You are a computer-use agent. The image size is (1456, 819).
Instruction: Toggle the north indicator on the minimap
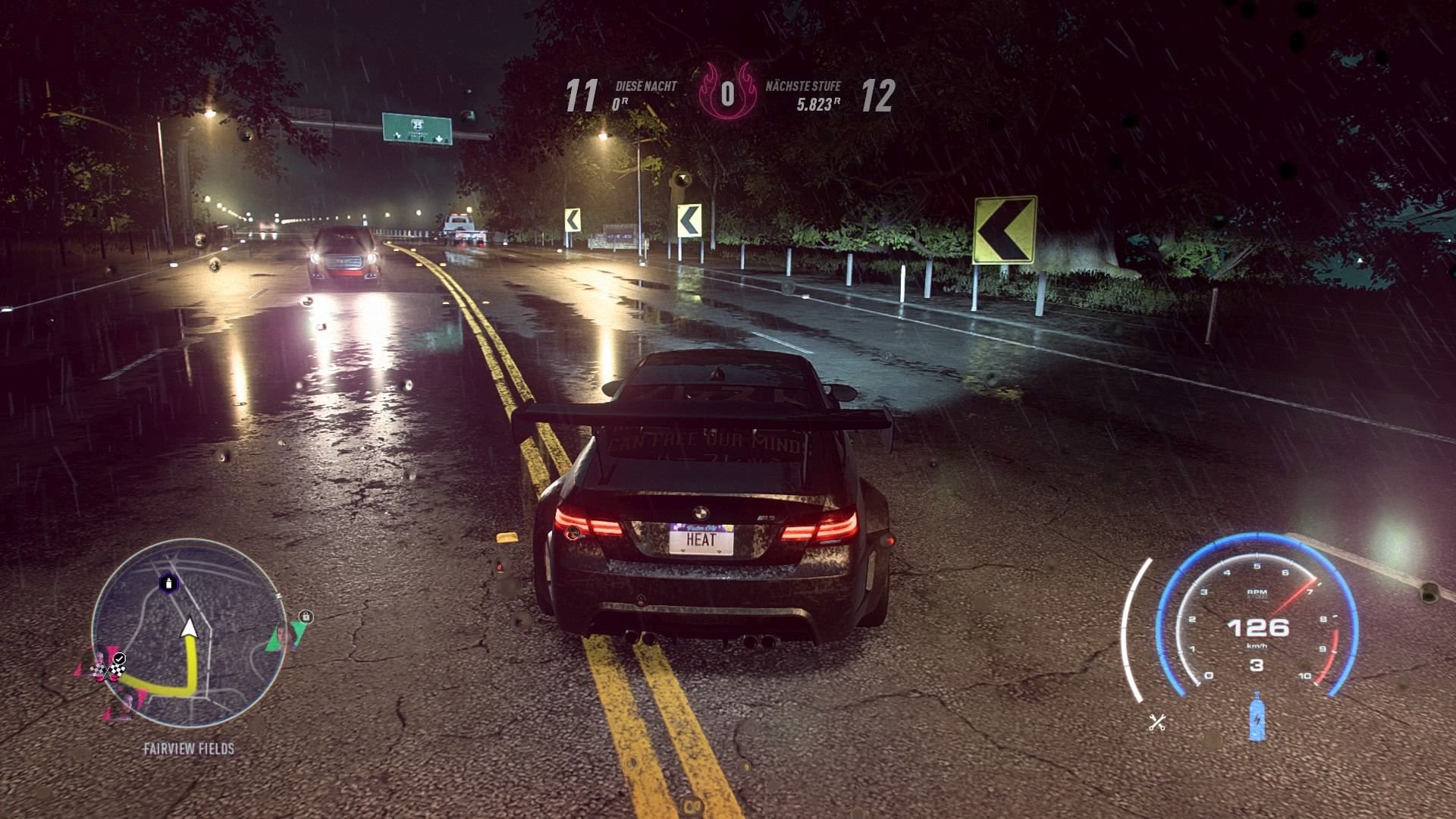tap(278, 595)
